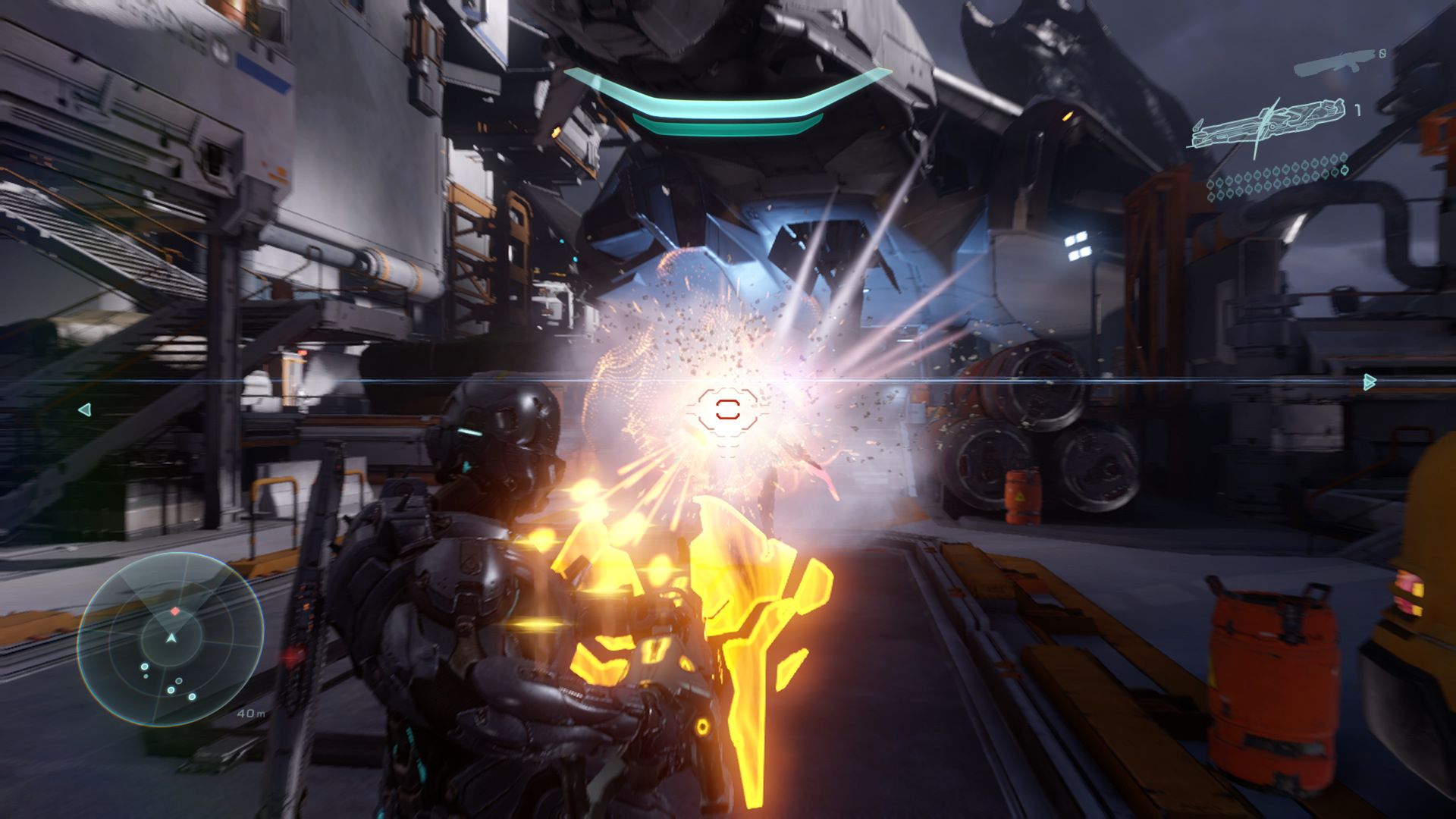Click the red enemy diamond on the radar
The width and height of the screenshot is (1456, 819).
174,611
